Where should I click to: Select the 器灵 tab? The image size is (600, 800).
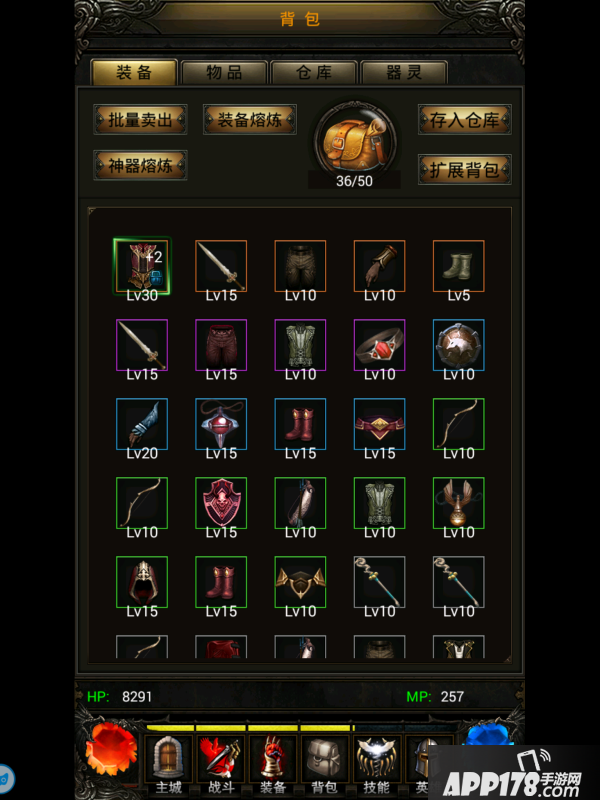(403, 72)
